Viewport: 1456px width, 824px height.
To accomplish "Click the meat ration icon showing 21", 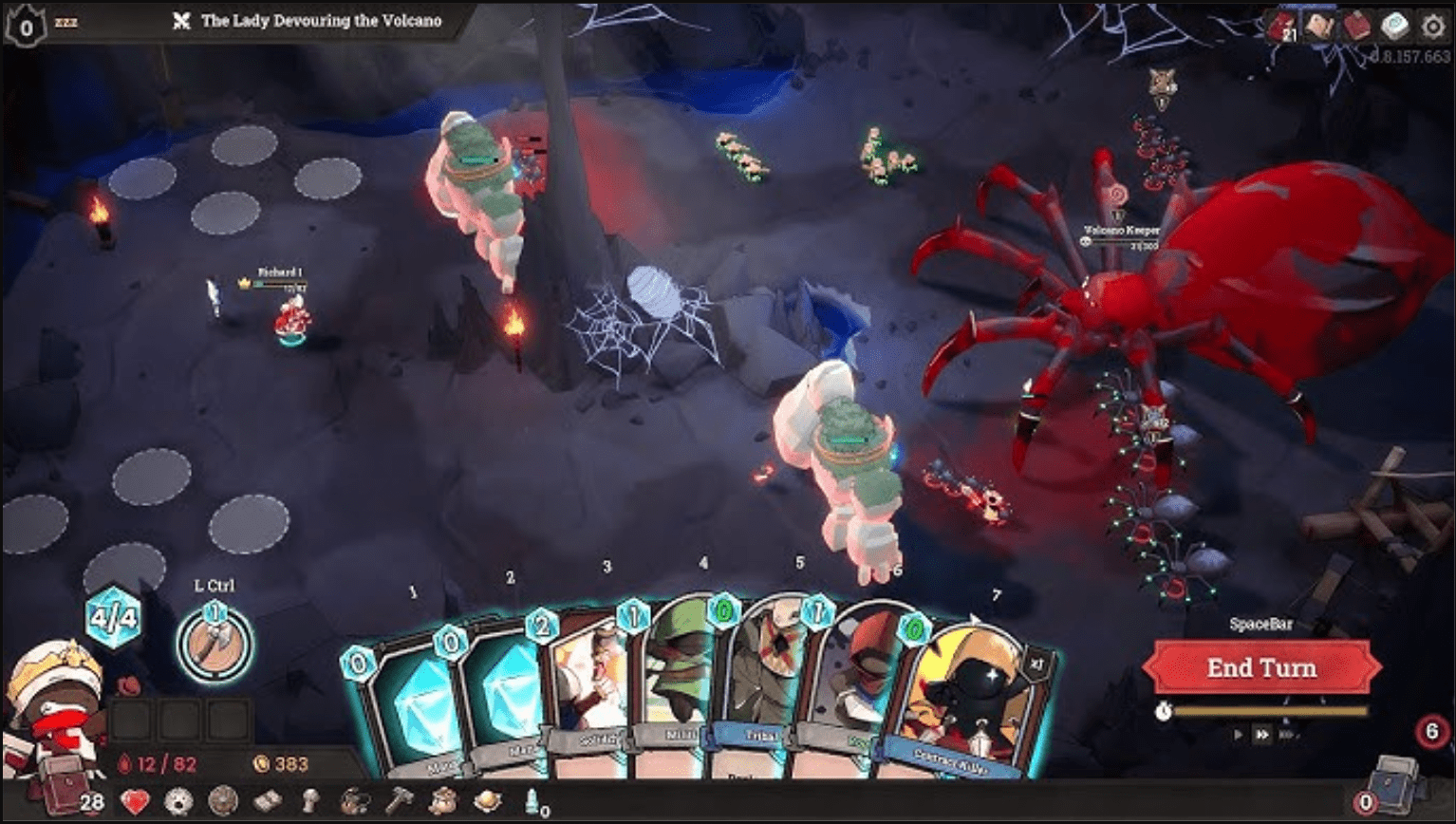I will pyautogui.click(x=1280, y=25).
